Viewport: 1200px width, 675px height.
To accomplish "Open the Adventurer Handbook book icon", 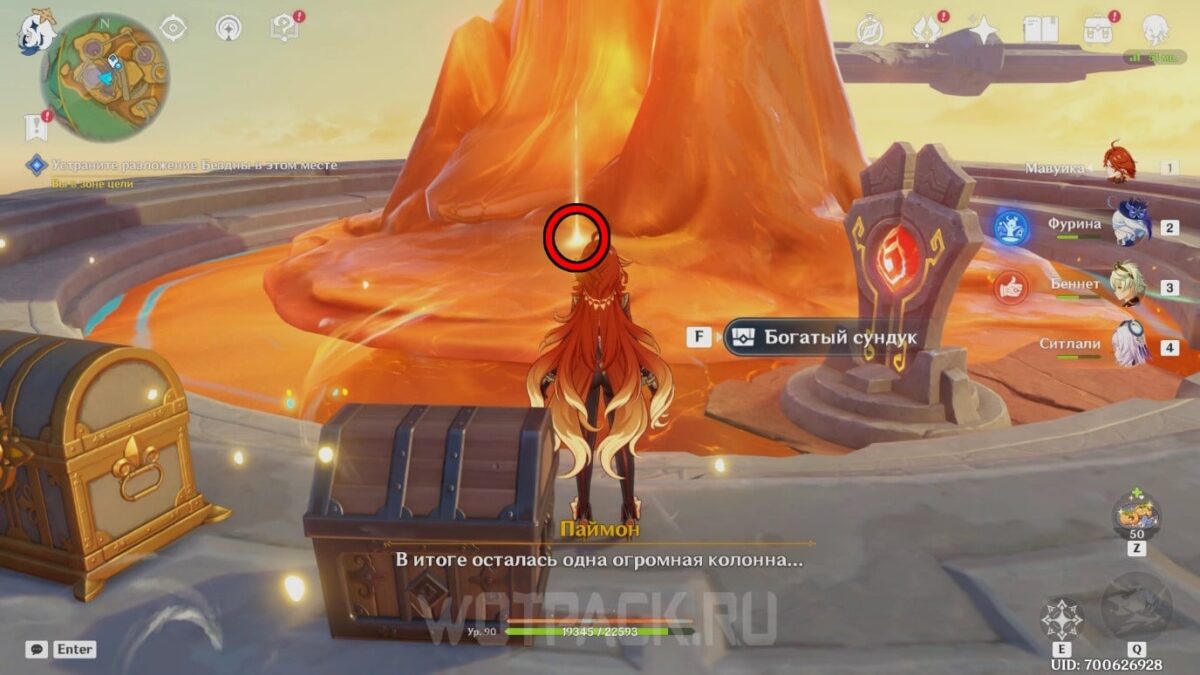I will [x=1038, y=29].
